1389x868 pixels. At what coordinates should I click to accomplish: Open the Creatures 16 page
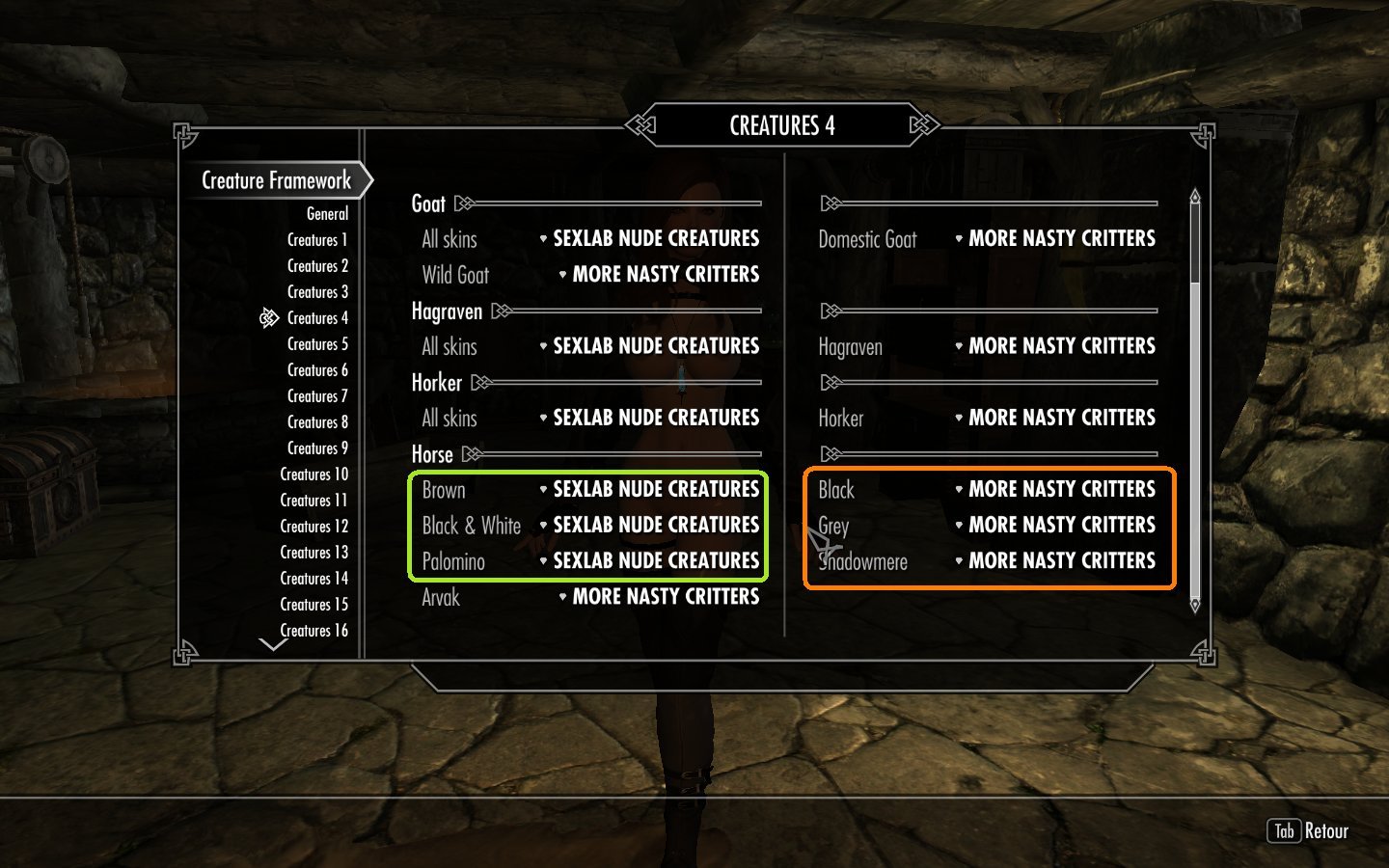tap(313, 631)
